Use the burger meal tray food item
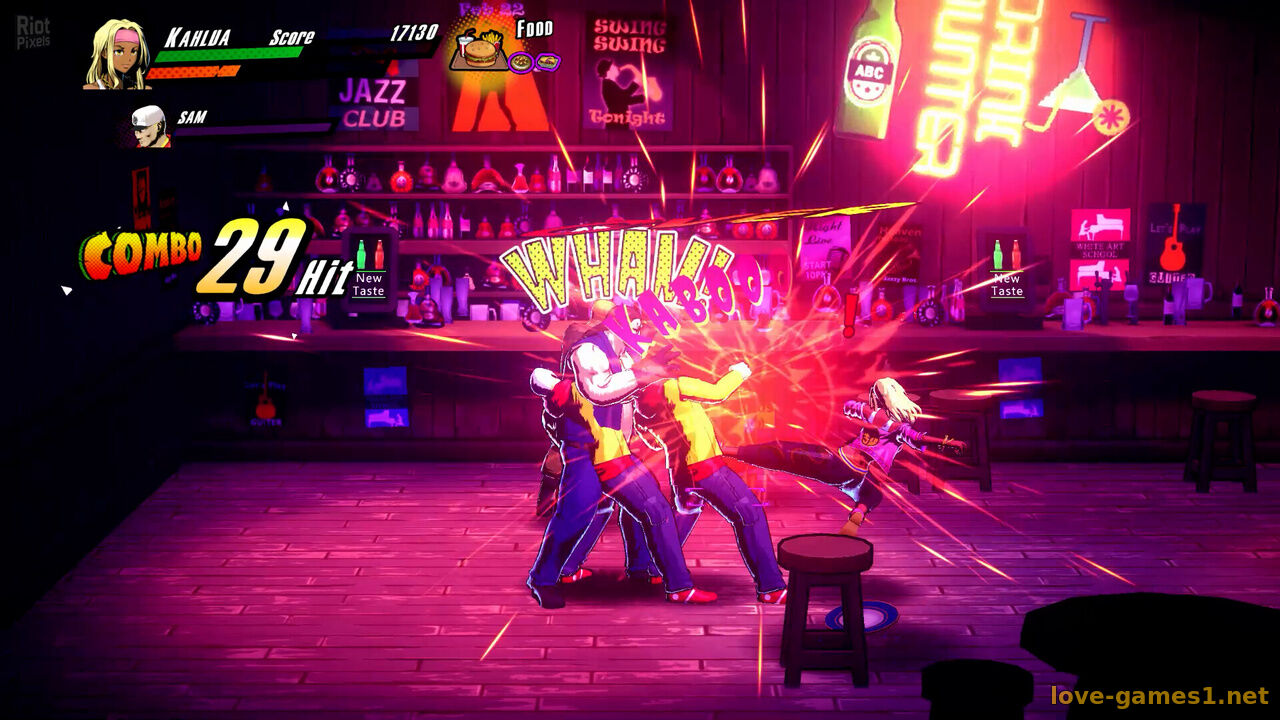The height and width of the screenshot is (720, 1280). coord(478,49)
